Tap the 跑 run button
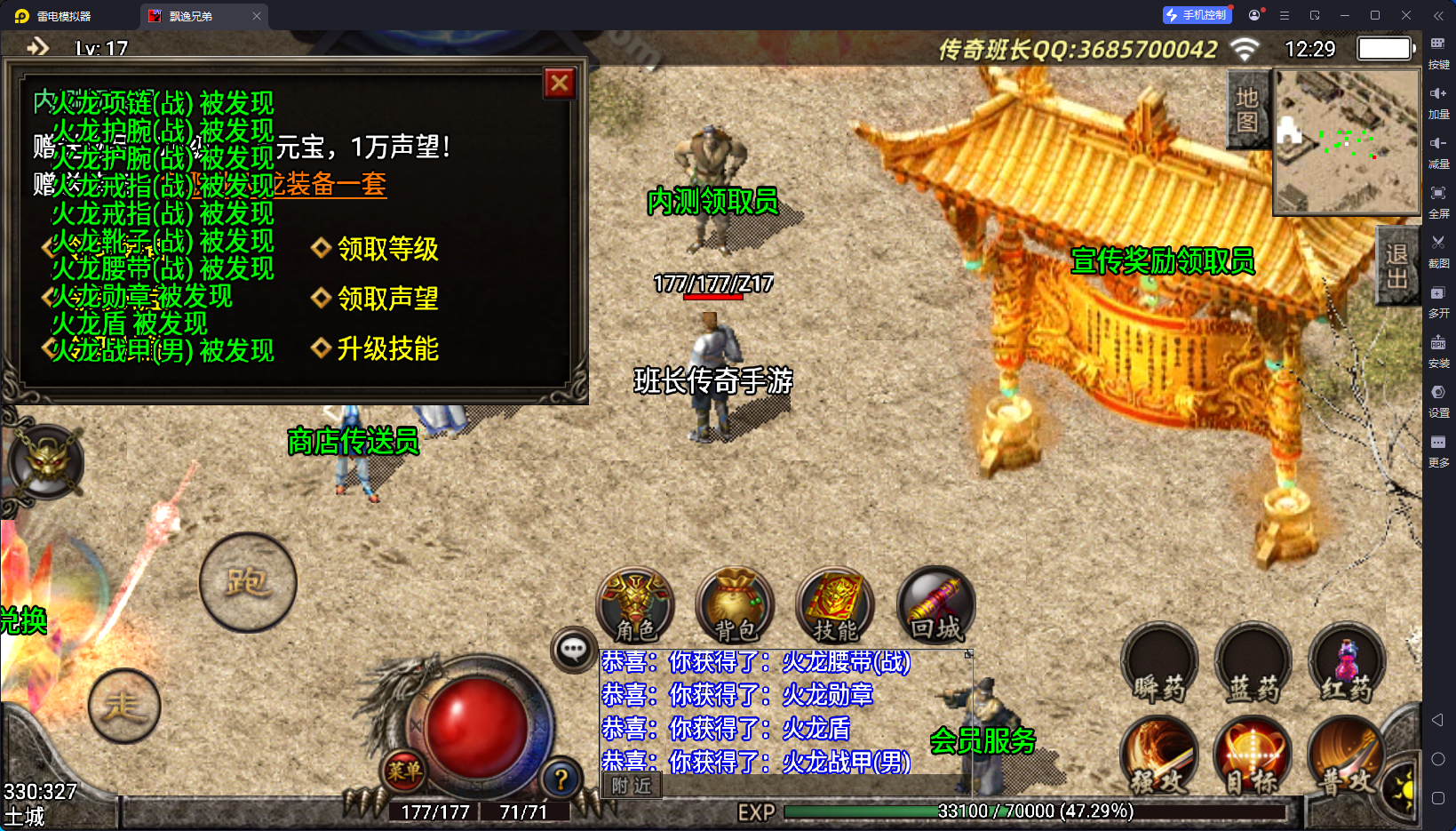Screen dimensions: 1456x831 (x=248, y=583)
